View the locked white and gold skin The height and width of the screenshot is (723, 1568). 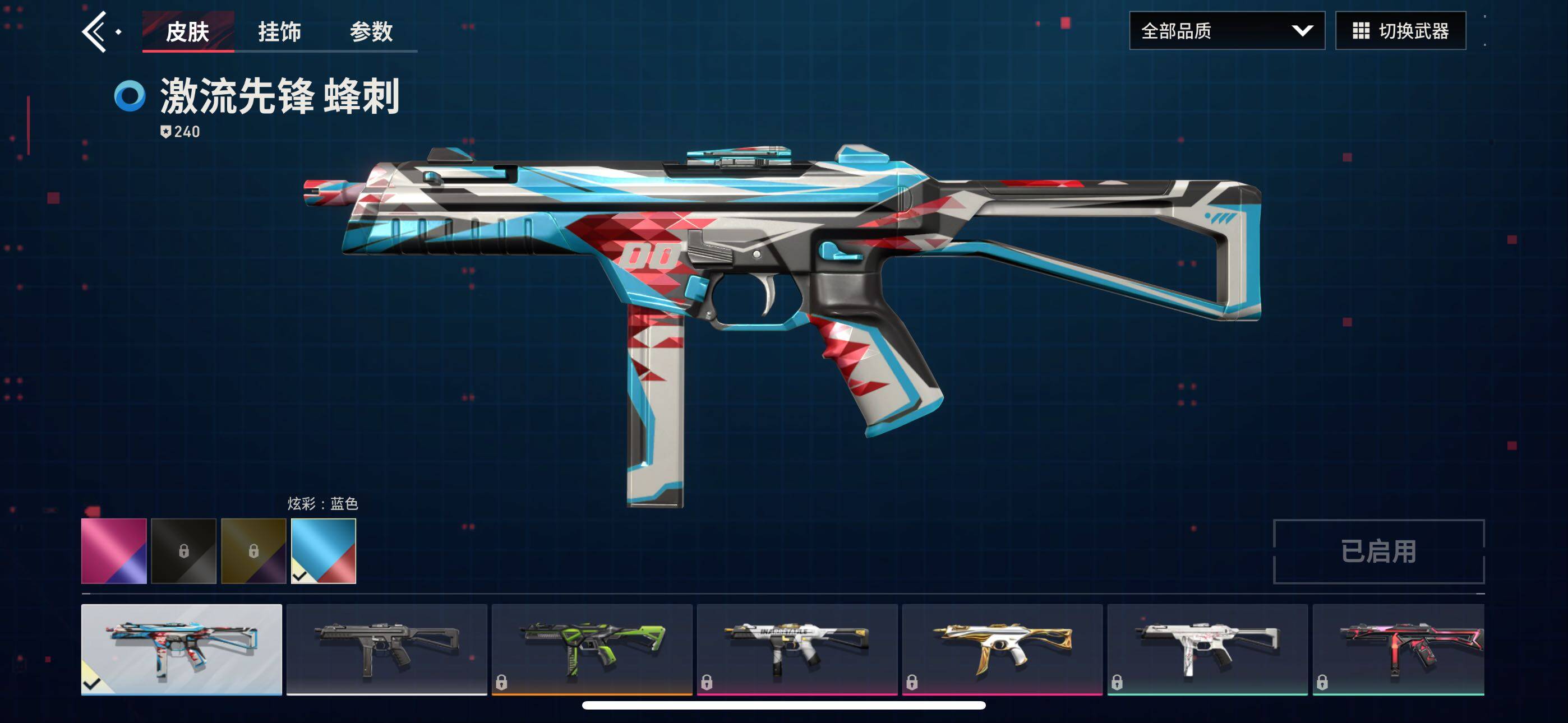(x=1002, y=649)
